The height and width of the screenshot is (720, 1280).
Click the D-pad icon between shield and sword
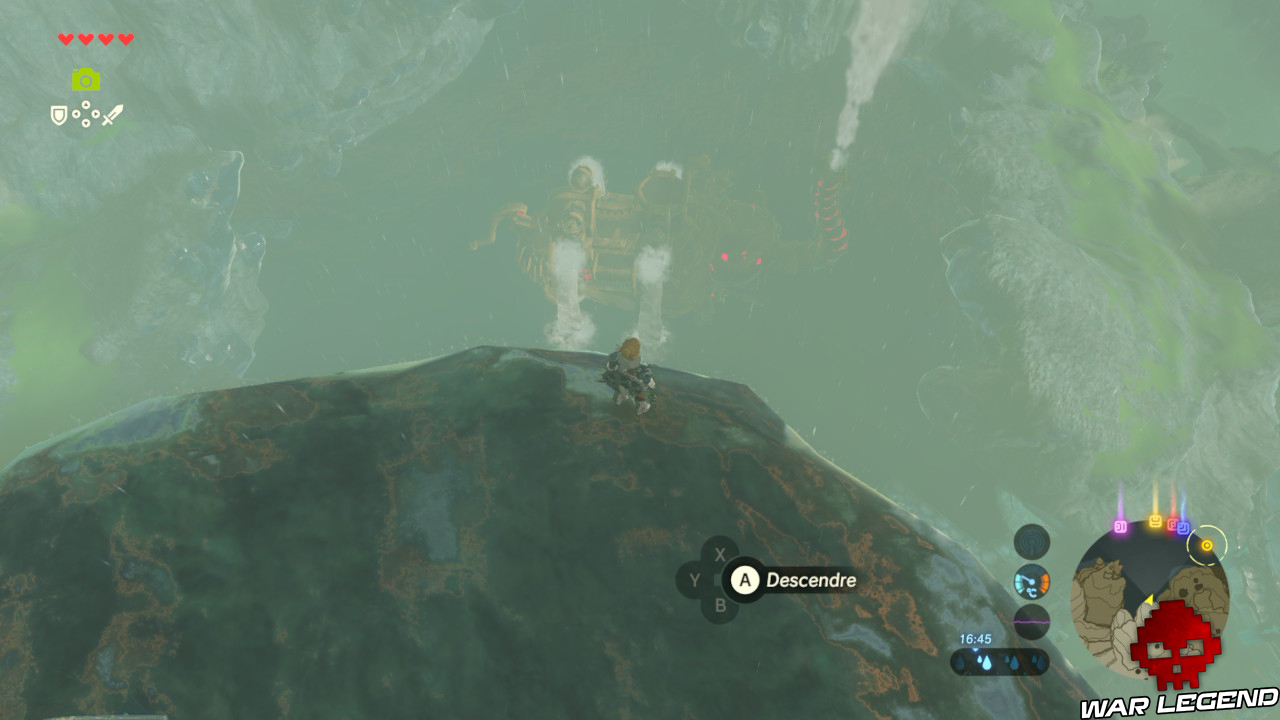[x=86, y=116]
